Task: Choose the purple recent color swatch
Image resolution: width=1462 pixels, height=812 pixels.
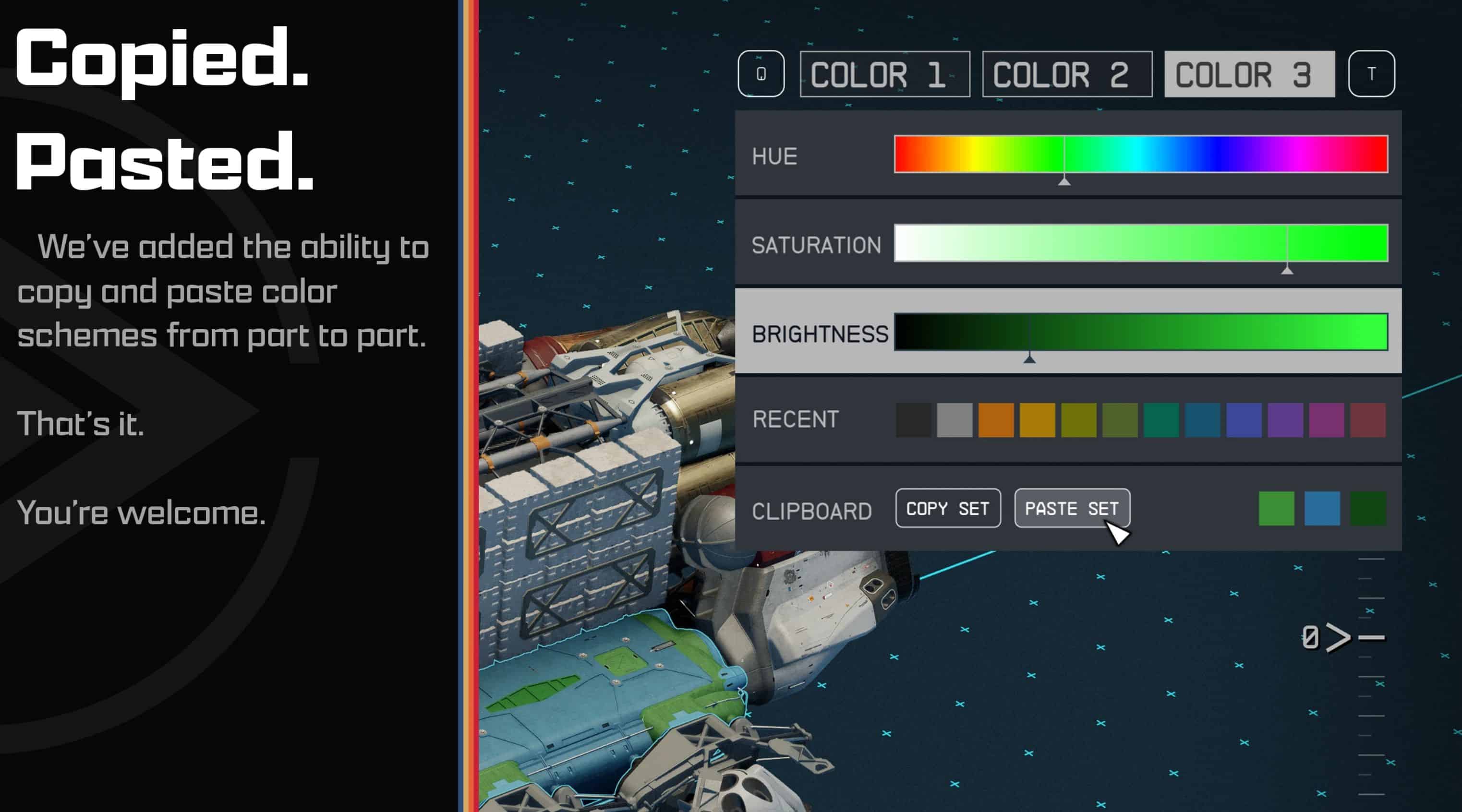Action: tap(1285, 420)
